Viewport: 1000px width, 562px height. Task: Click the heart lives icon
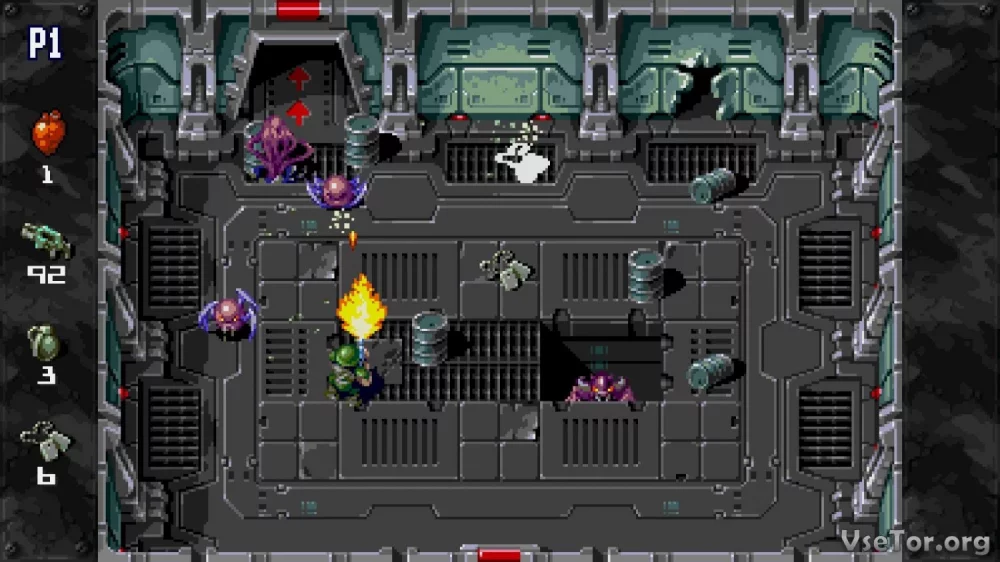47,133
